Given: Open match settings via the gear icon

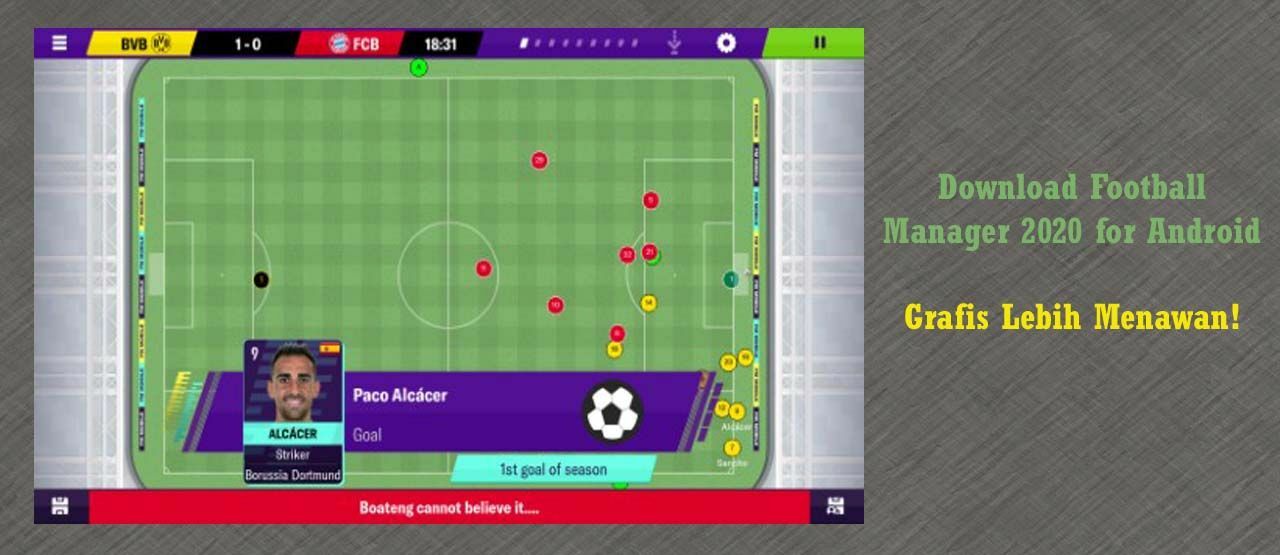Looking at the screenshot, I should pos(726,43).
